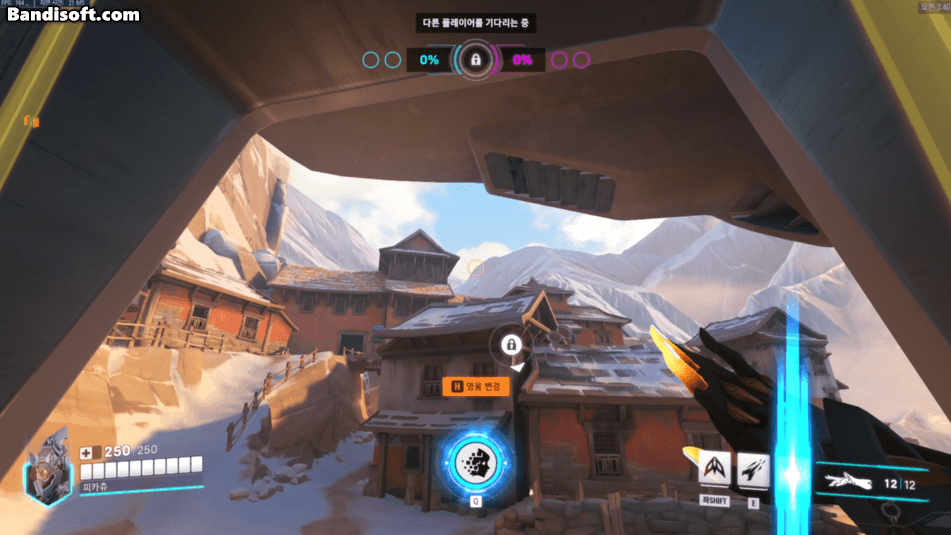Activate the glowing blue ultimate ability icon
This screenshot has width=951, height=535.
476,462
